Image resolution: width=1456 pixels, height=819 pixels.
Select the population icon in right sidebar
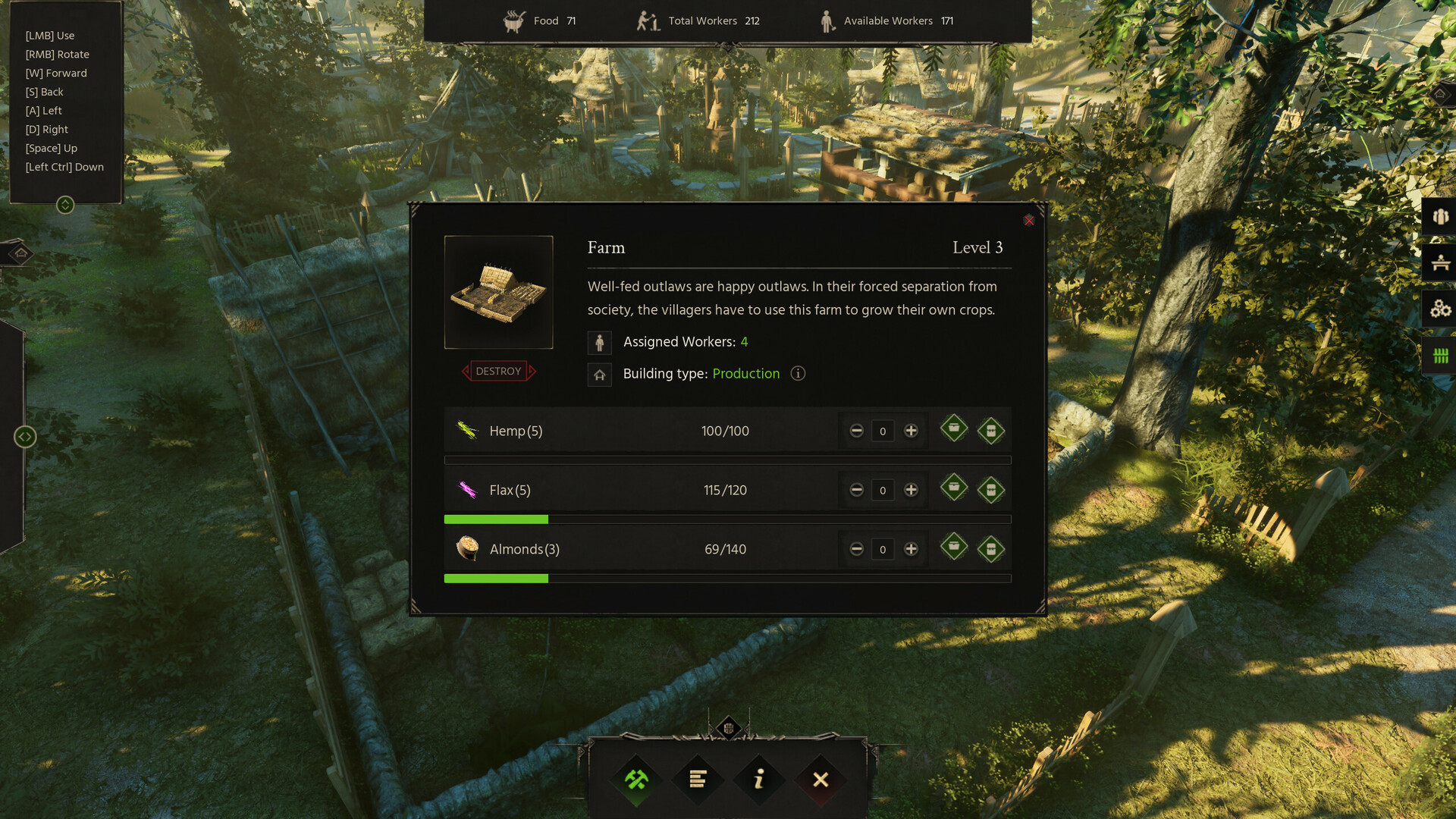coord(1439,216)
